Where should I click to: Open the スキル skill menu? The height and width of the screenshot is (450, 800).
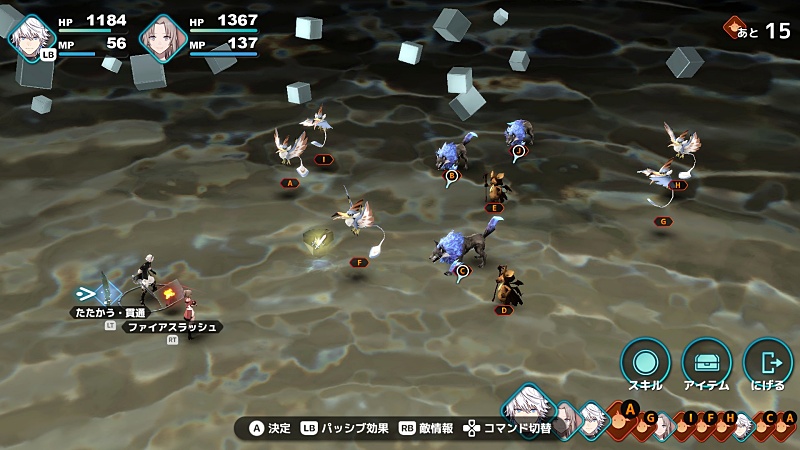pos(644,361)
